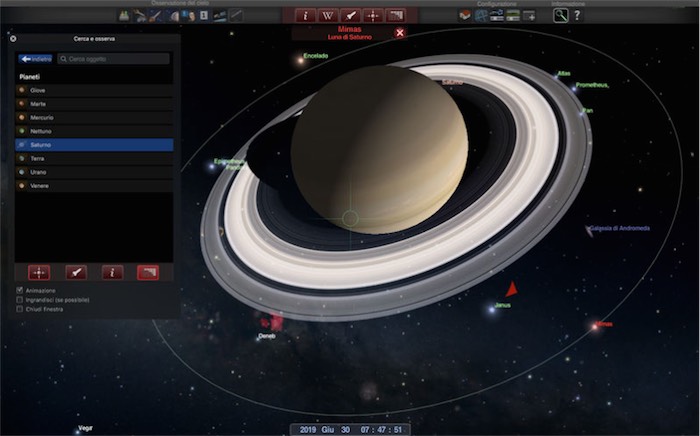Close the Cerca e osserva panel

13,39
